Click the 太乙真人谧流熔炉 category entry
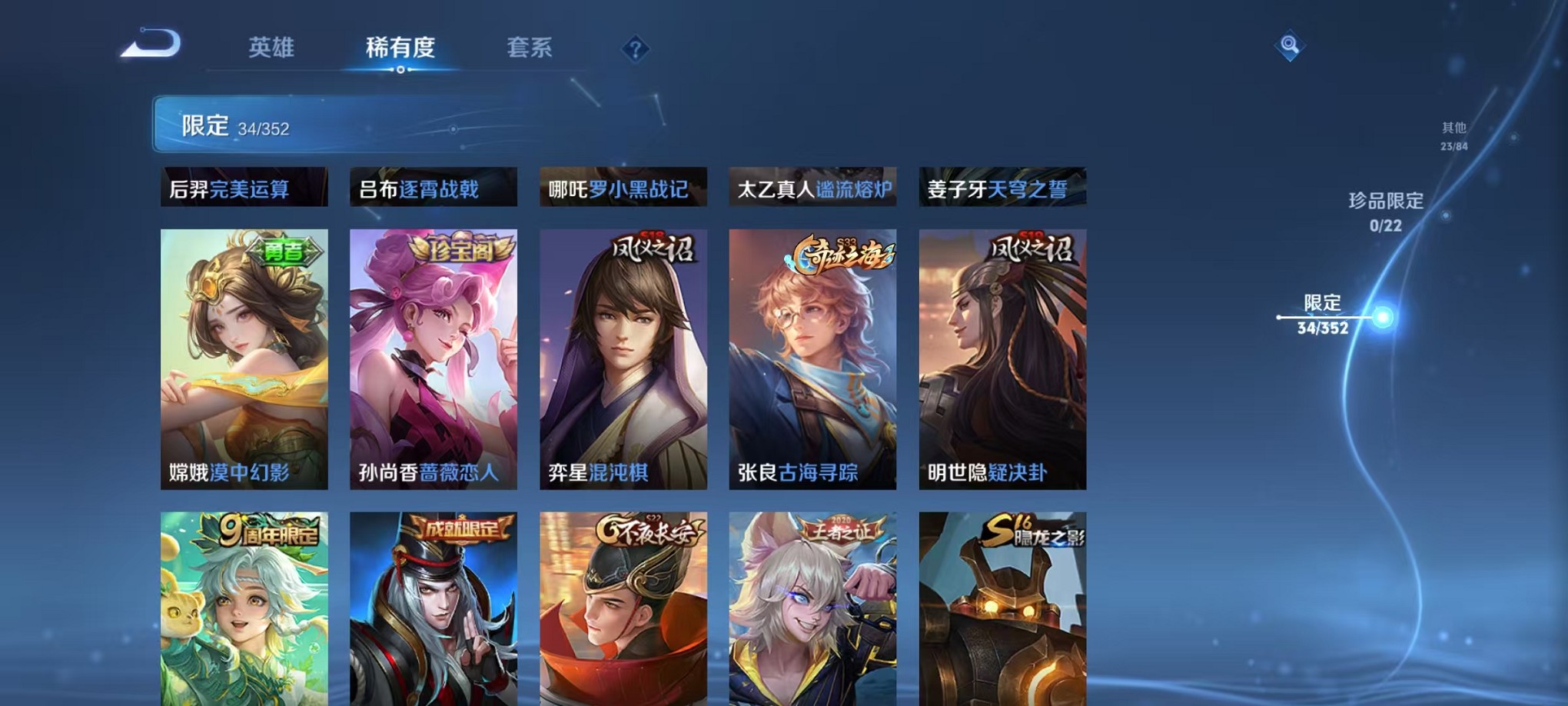The height and width of the screenshot is (706, 1568). [x=811, y=188]
